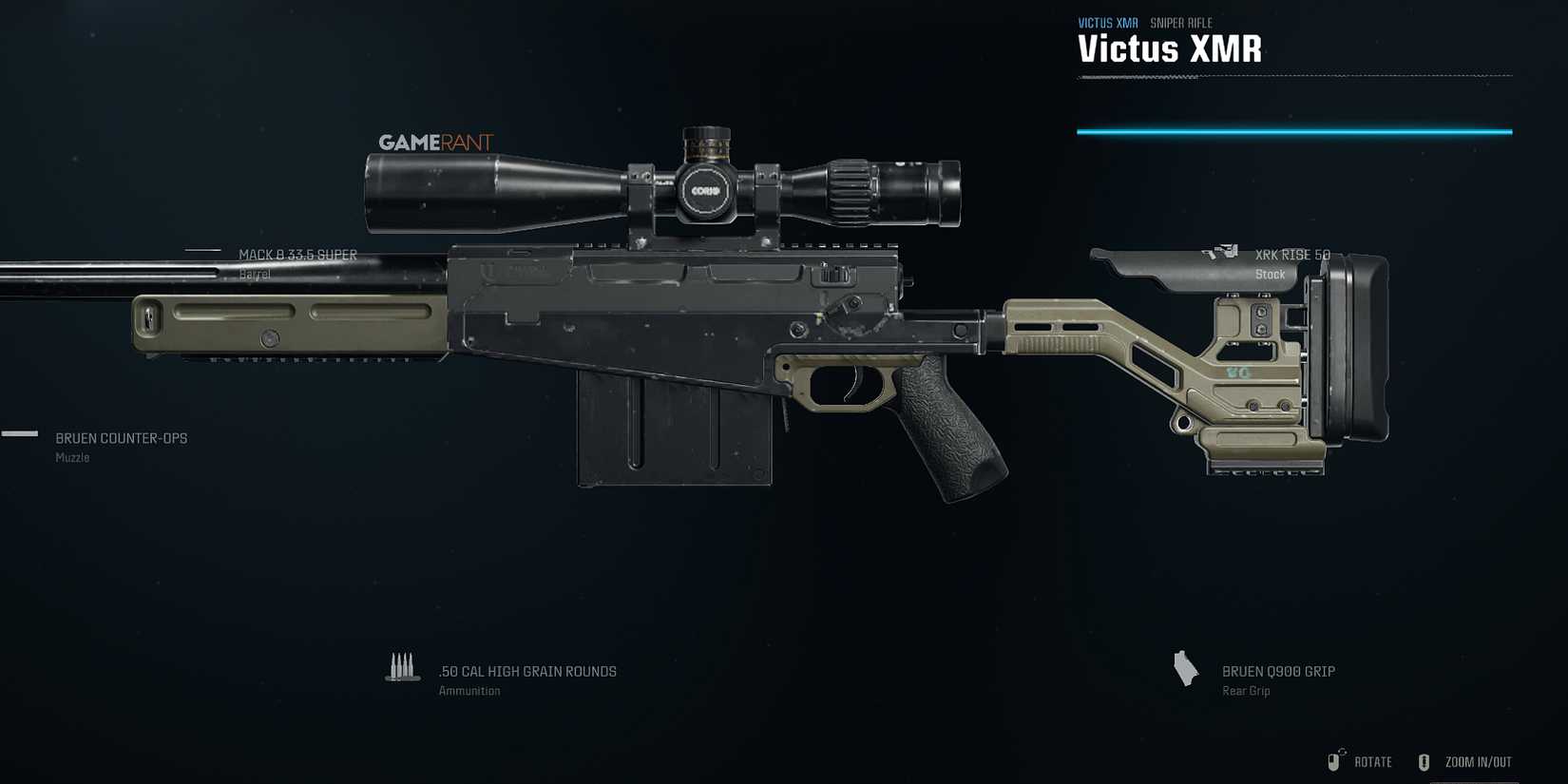Switch to the VICTUS XMR breadcrumb tab

(x=1106, y=22)
